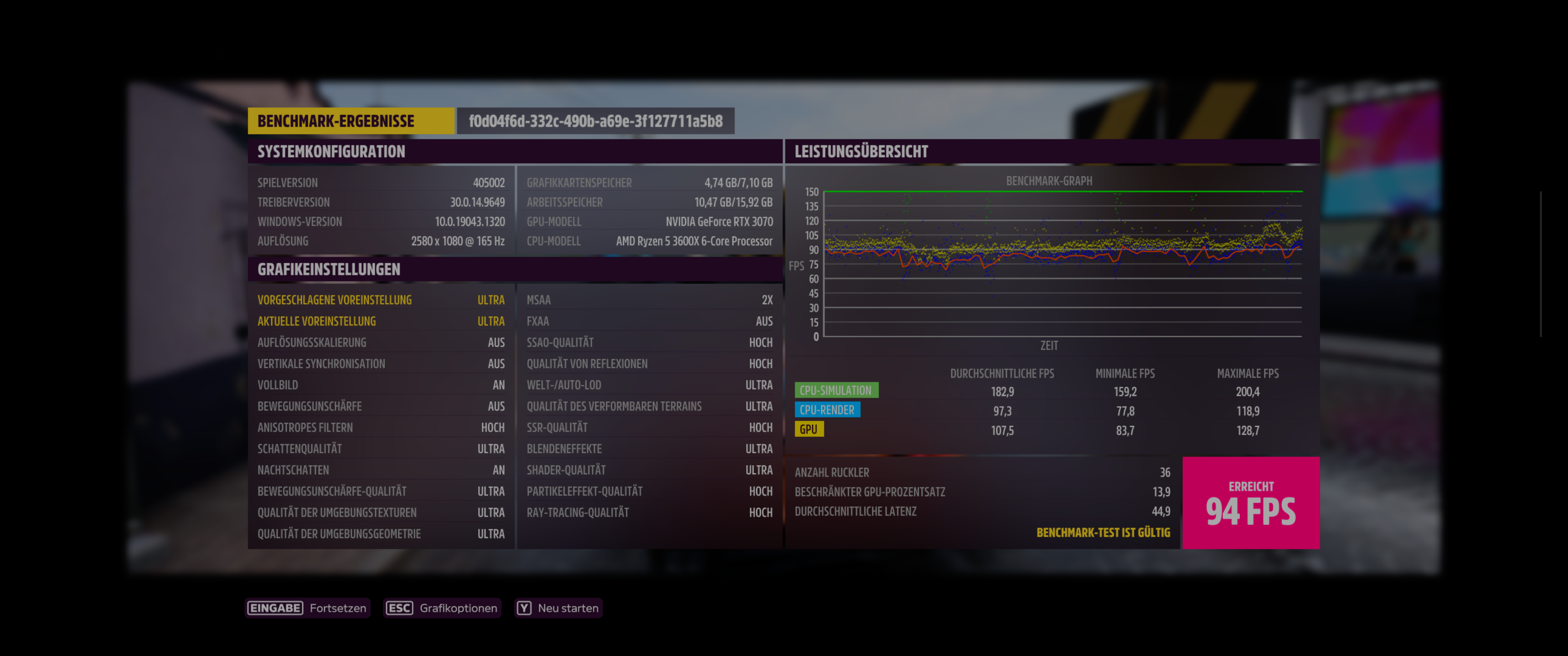Select the green CPU-SIMULATION legend icon
The width and height of the screenshot is (1568, 656).
(x=837, y=389)
